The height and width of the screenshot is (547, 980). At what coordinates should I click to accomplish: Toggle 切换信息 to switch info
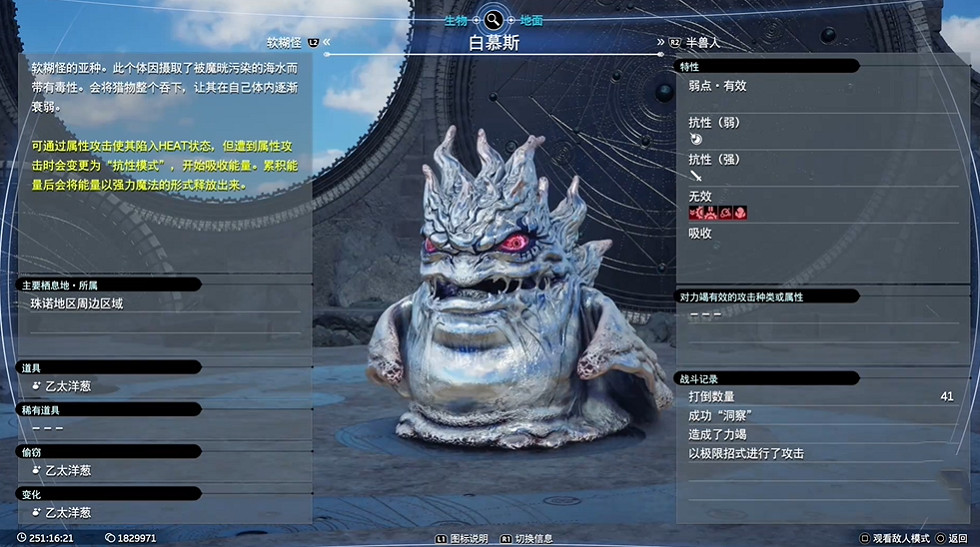[x=531, y=538]
